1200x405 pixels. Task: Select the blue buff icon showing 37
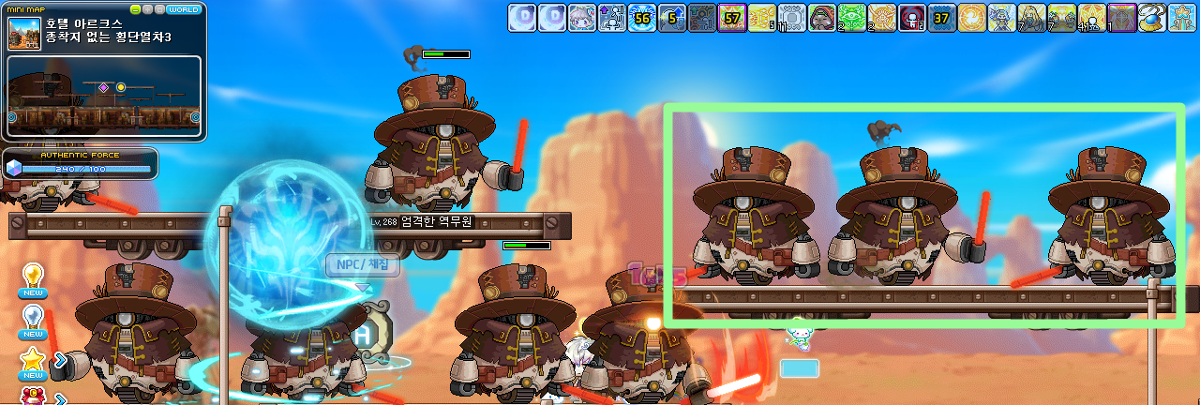[942, 17]
